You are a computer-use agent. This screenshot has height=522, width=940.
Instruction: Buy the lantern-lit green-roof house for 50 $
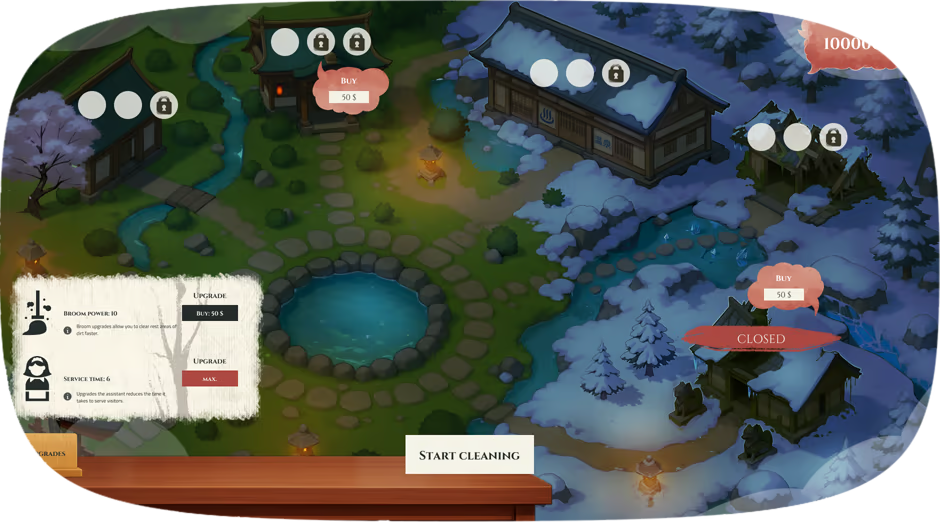349,97
